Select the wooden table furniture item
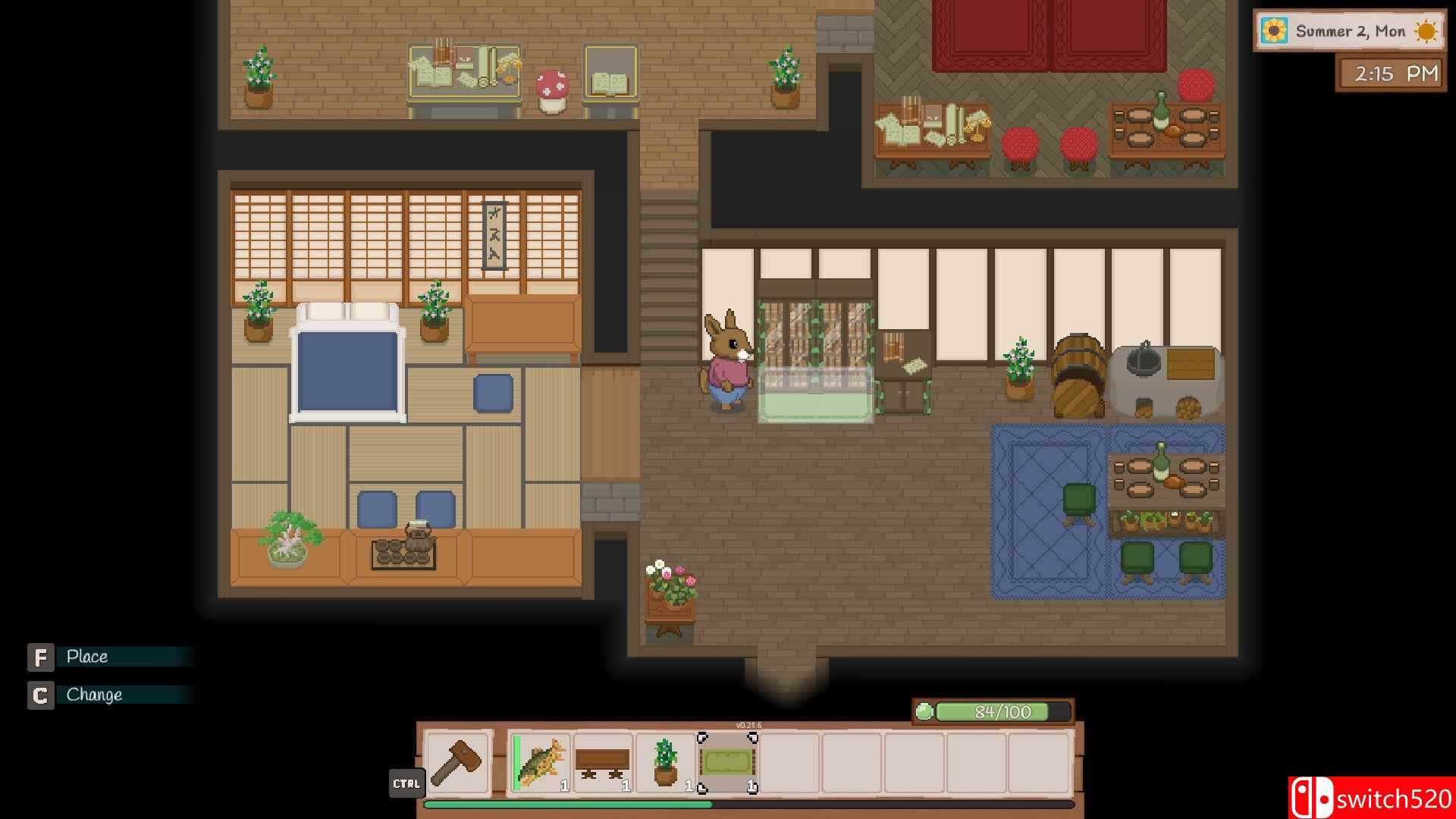 603,764
